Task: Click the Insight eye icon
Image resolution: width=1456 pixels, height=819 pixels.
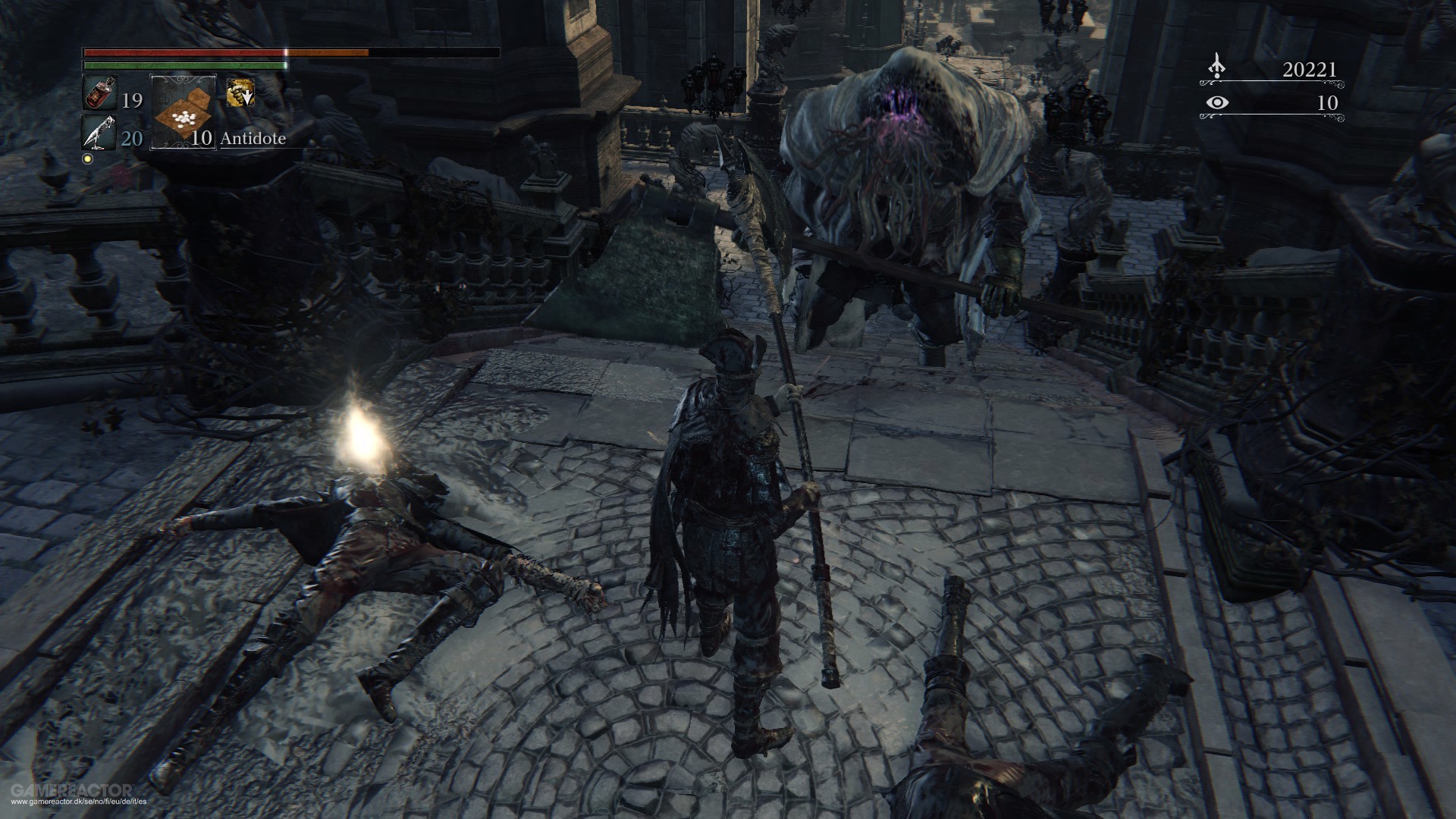Action: 1219,102
